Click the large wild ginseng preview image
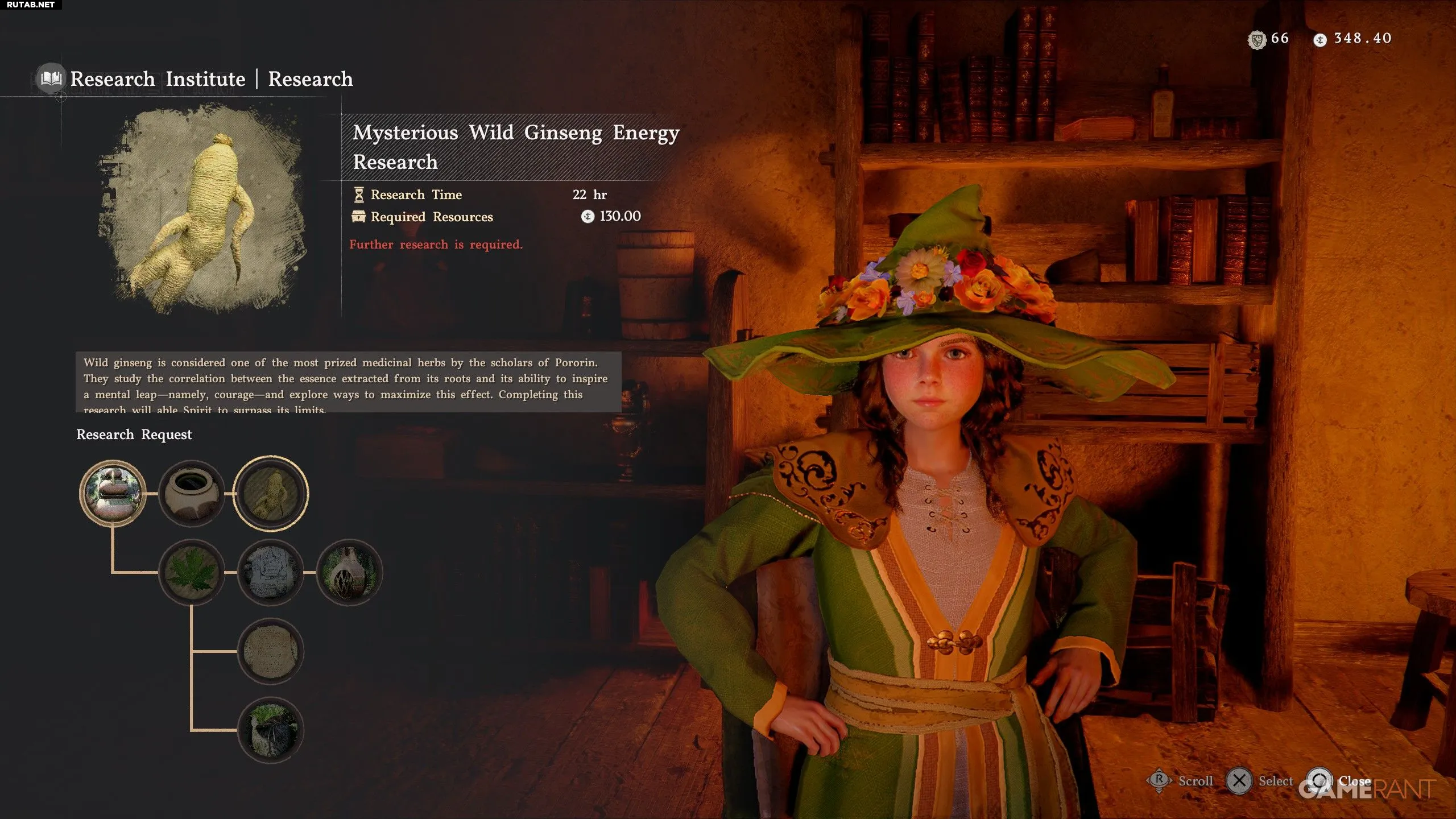This screenshot has width=1456, height=819. [203, 211]
